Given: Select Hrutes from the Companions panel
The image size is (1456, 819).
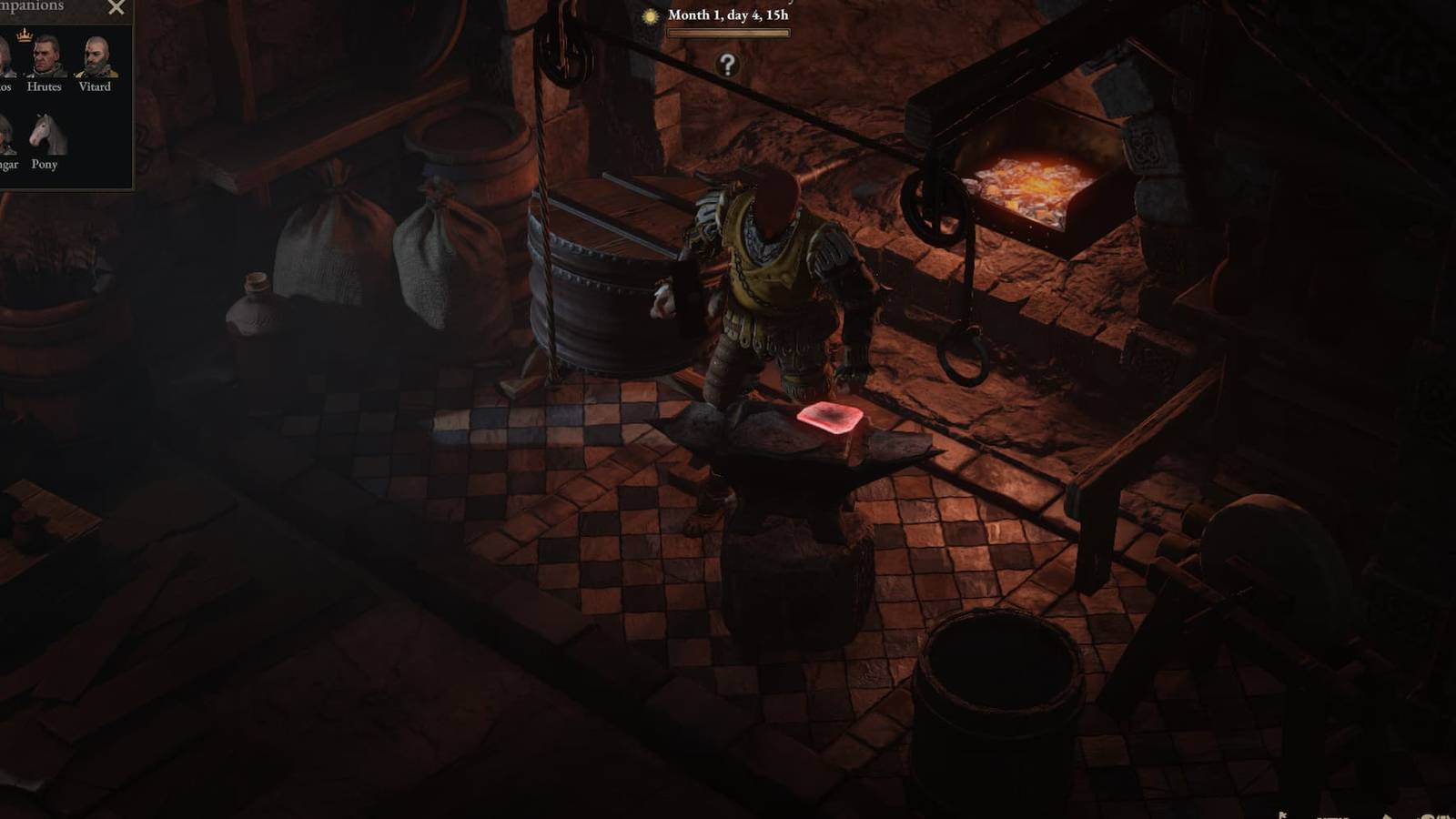Looking at the screenshot, I should [45, 56].
